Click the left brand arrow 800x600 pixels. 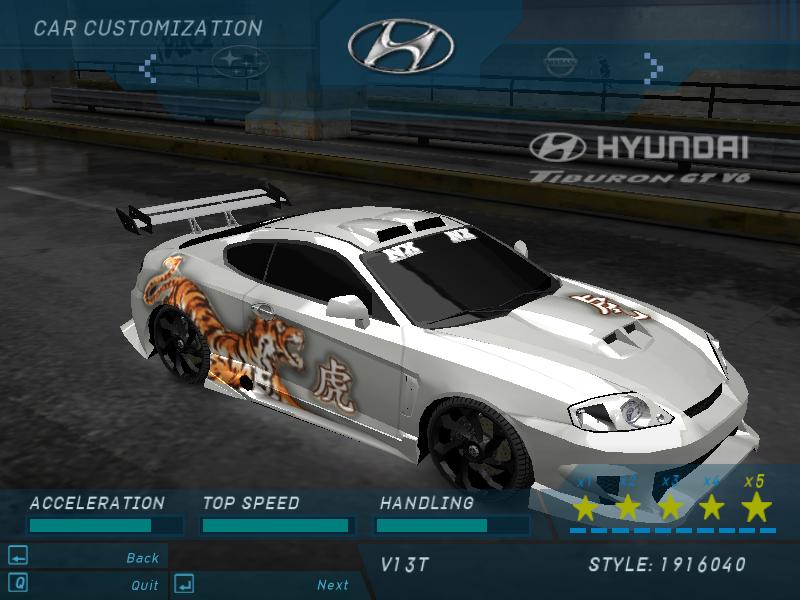click(148, 68)
